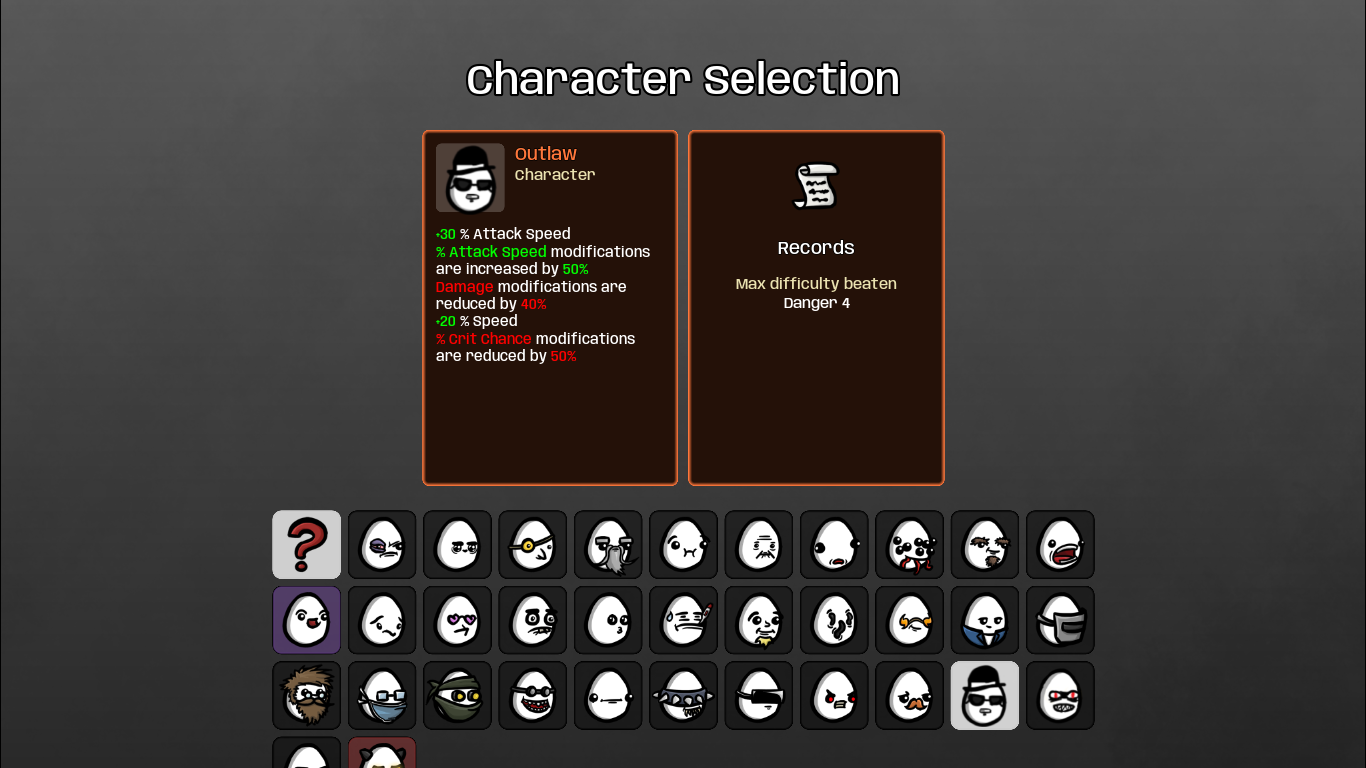Select the vampire character with bloody fangs
1366x768 pixels.
coord(909,545)
